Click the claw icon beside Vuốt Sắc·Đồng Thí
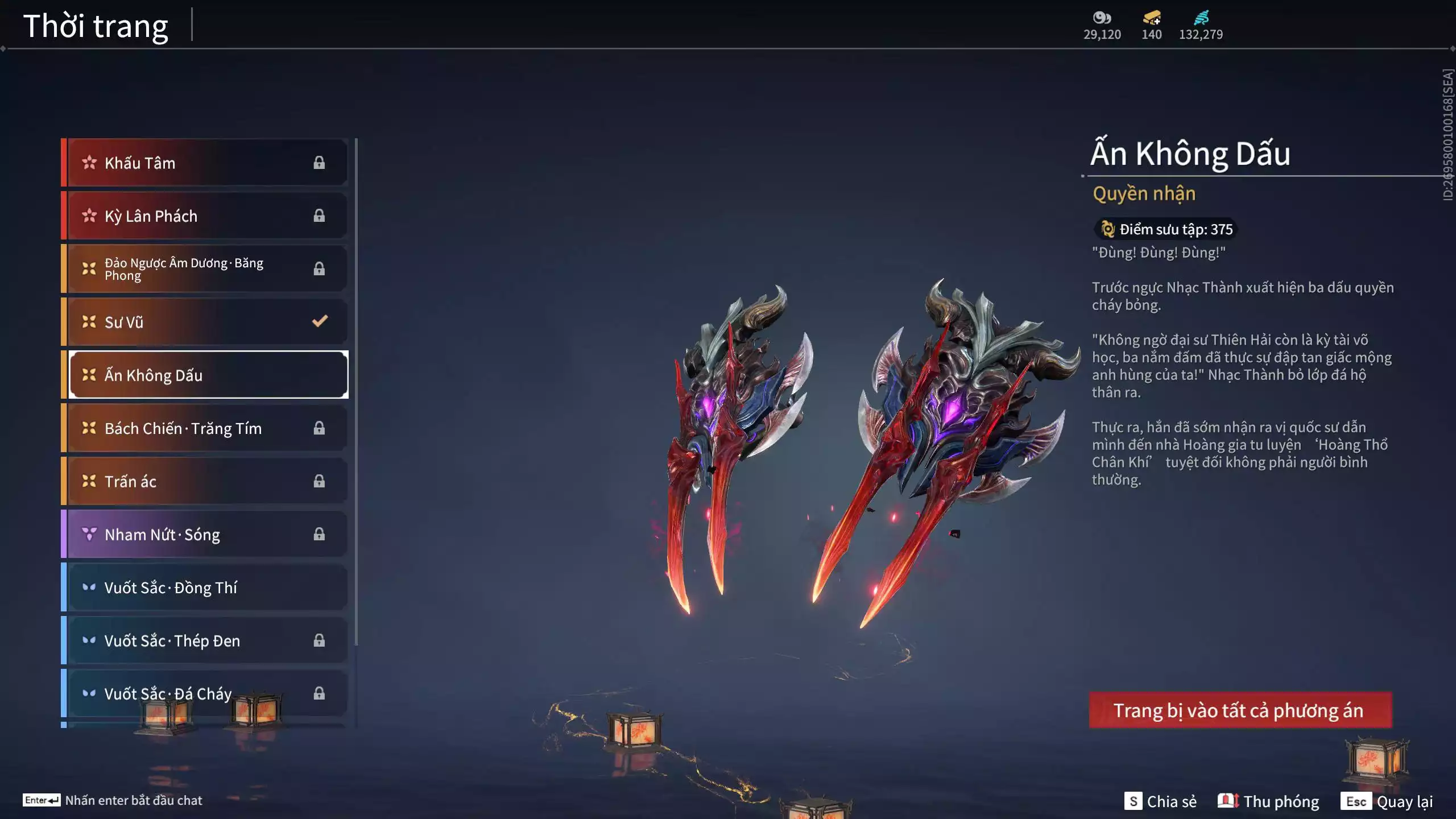 point(89,588)
